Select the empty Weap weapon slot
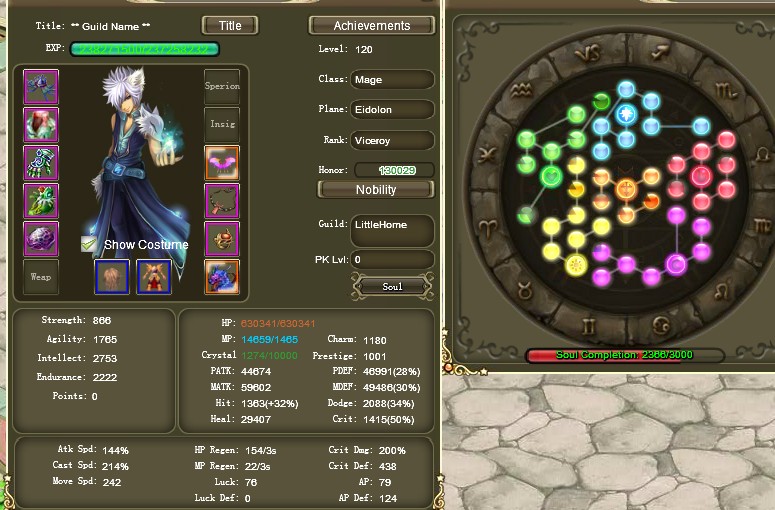Image resolution: width=775 pixels, height=510 pixels. click(41, 277)
